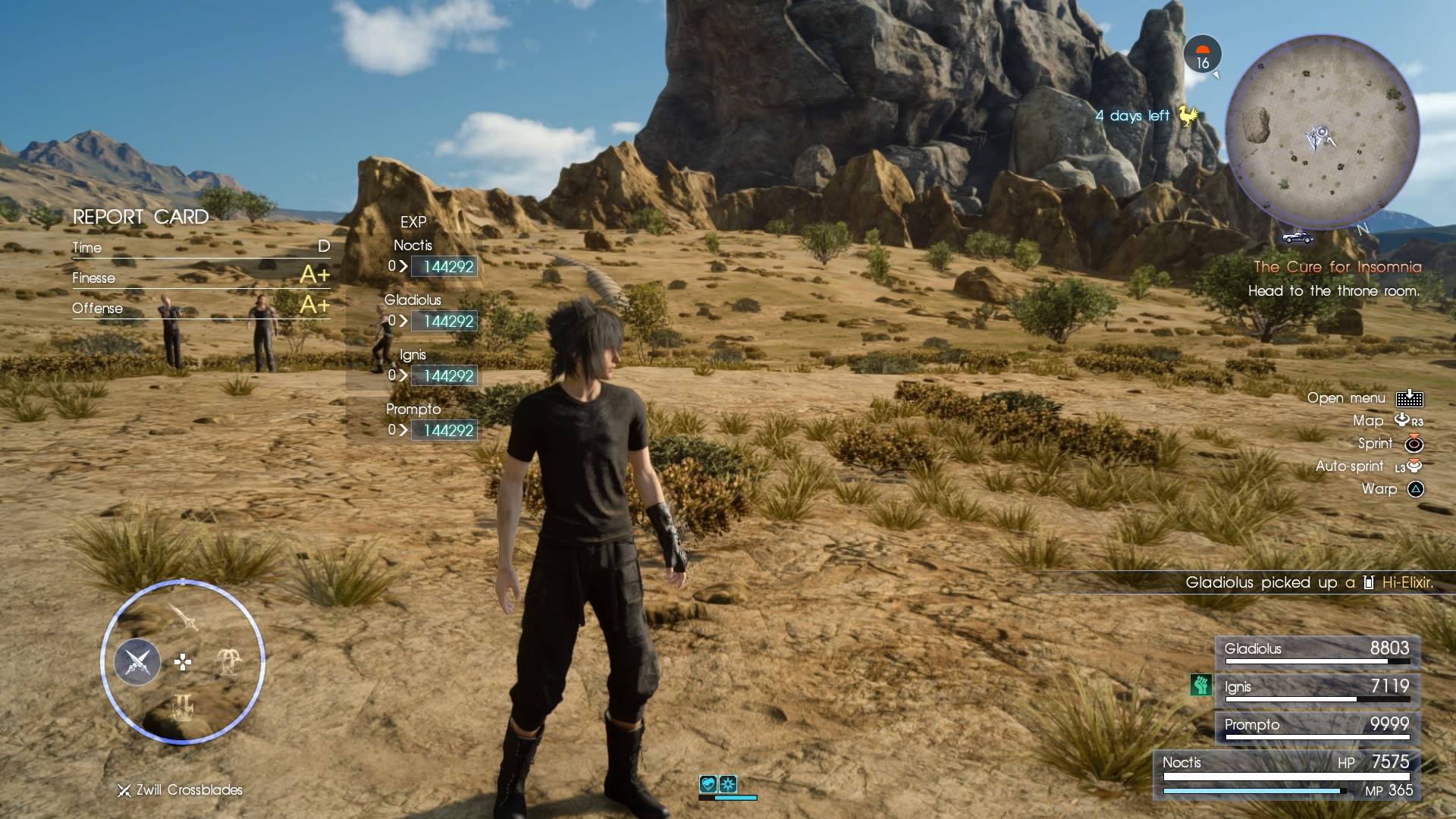This screenshot has width=1456, height=819.
Task: Pick the royal arm weapon wheel slot
Action: [228, 662]
